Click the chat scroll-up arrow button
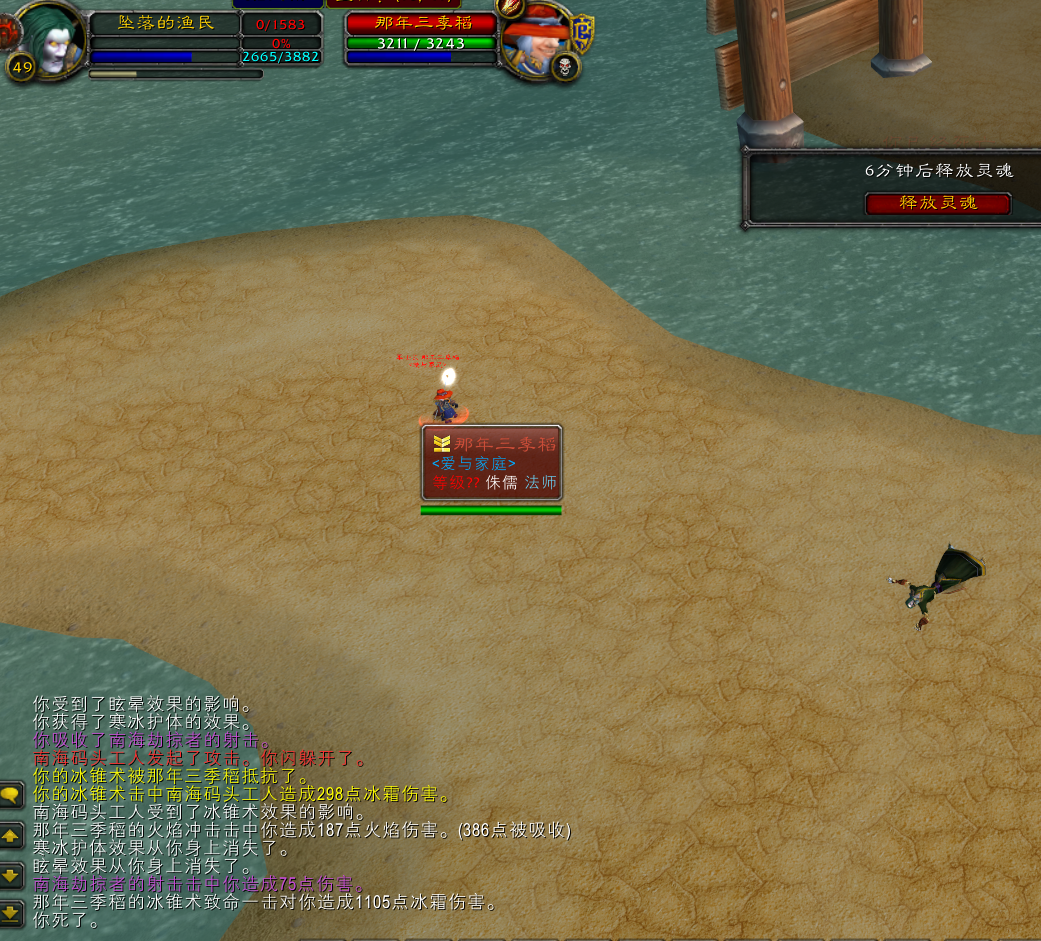1041x941 pixels. coord(11,836)
